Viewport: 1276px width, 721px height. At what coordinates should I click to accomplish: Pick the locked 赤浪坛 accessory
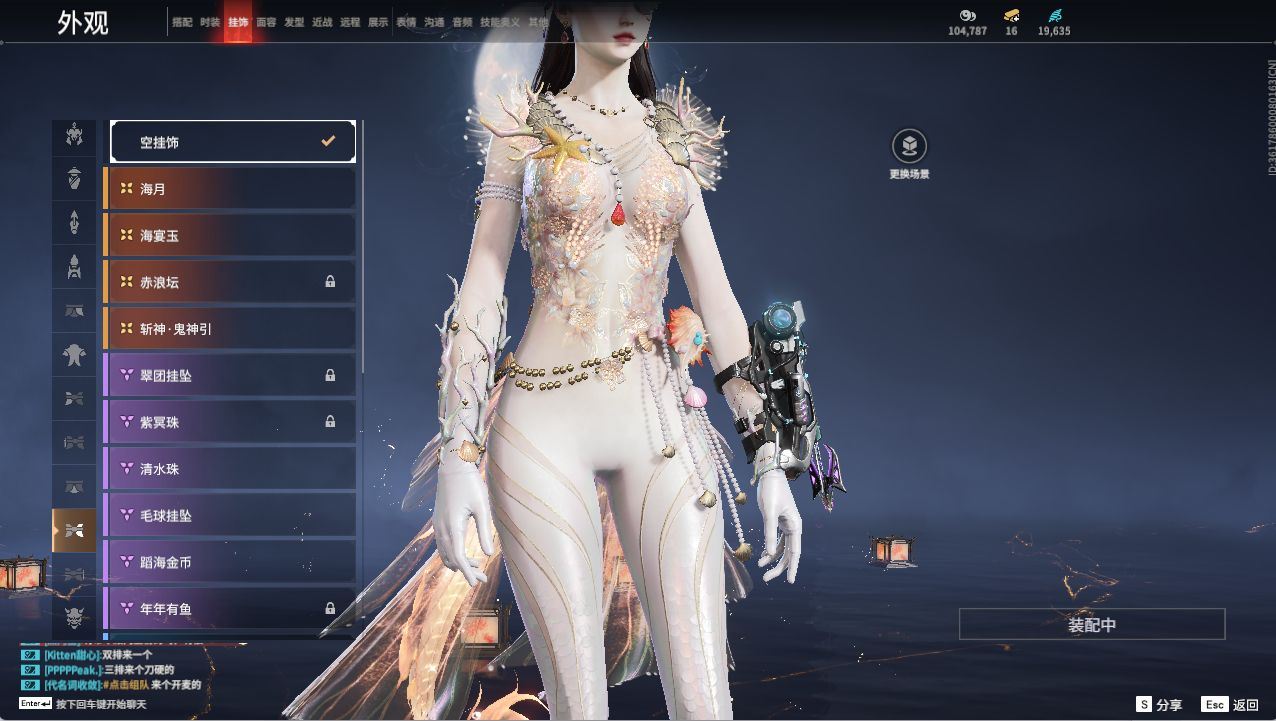(230, 282)
